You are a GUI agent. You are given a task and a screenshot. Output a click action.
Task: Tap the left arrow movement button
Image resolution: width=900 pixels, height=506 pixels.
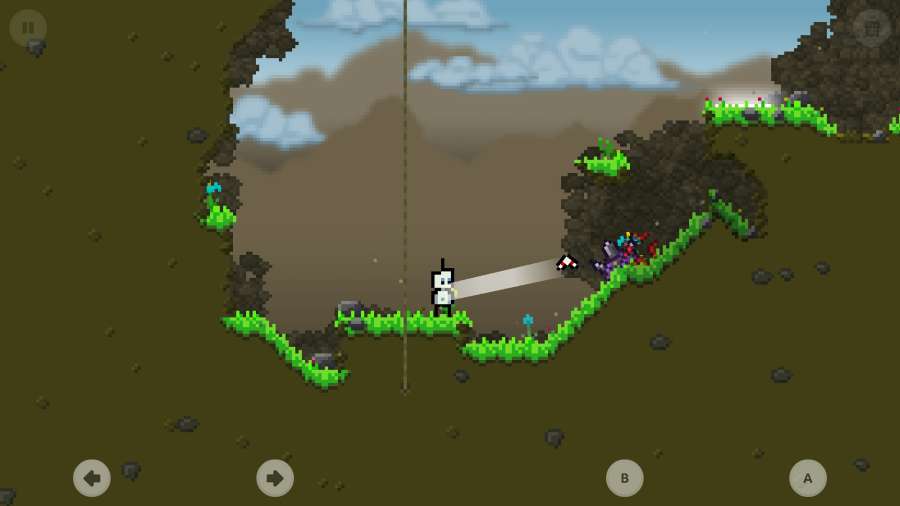(x=92, y=478)
